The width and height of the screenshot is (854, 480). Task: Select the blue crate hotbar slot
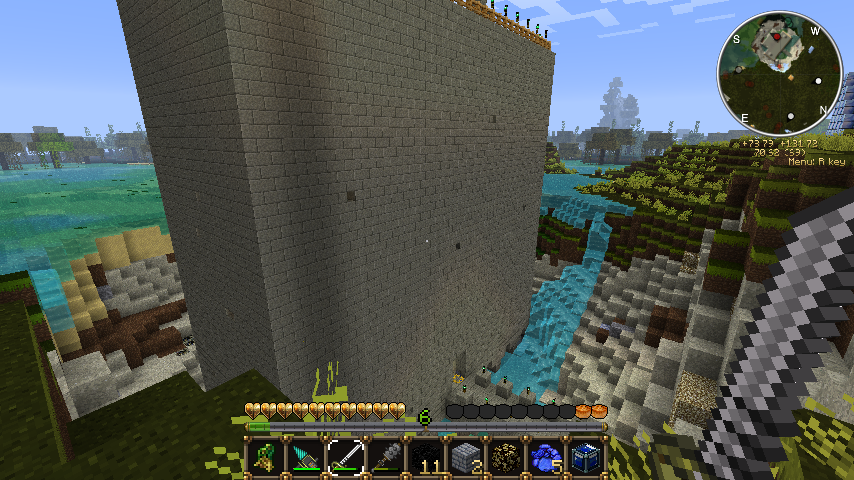pos(586,456)
